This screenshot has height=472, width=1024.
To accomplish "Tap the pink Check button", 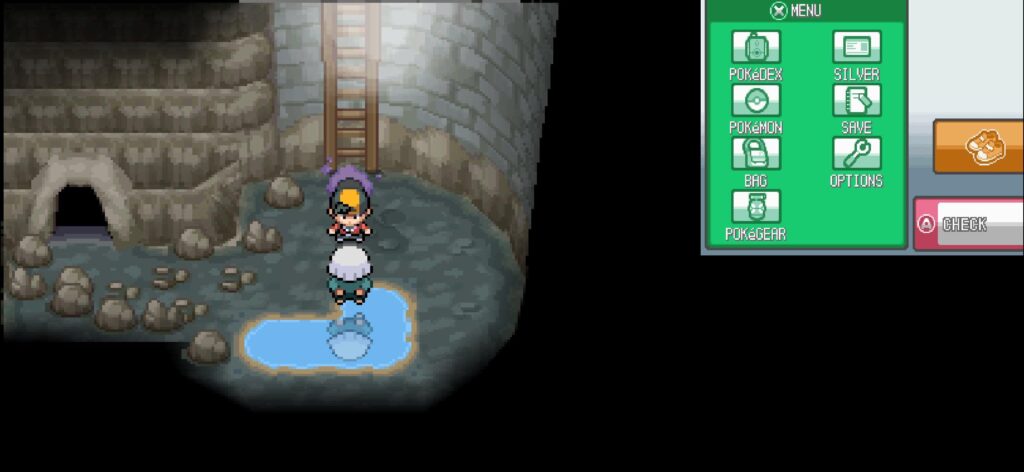I will coord(968,223).
